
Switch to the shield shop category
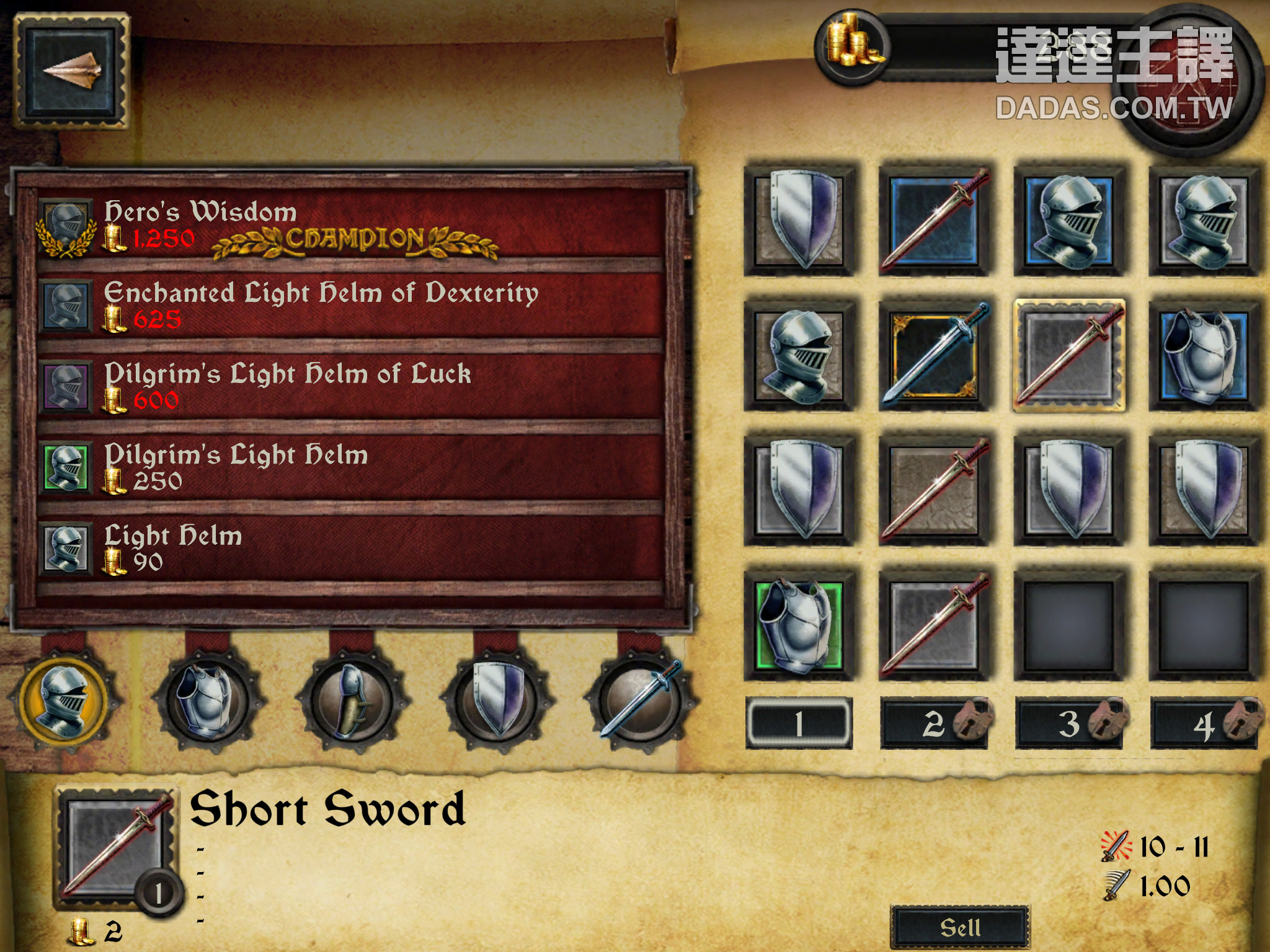pos(496,700)
